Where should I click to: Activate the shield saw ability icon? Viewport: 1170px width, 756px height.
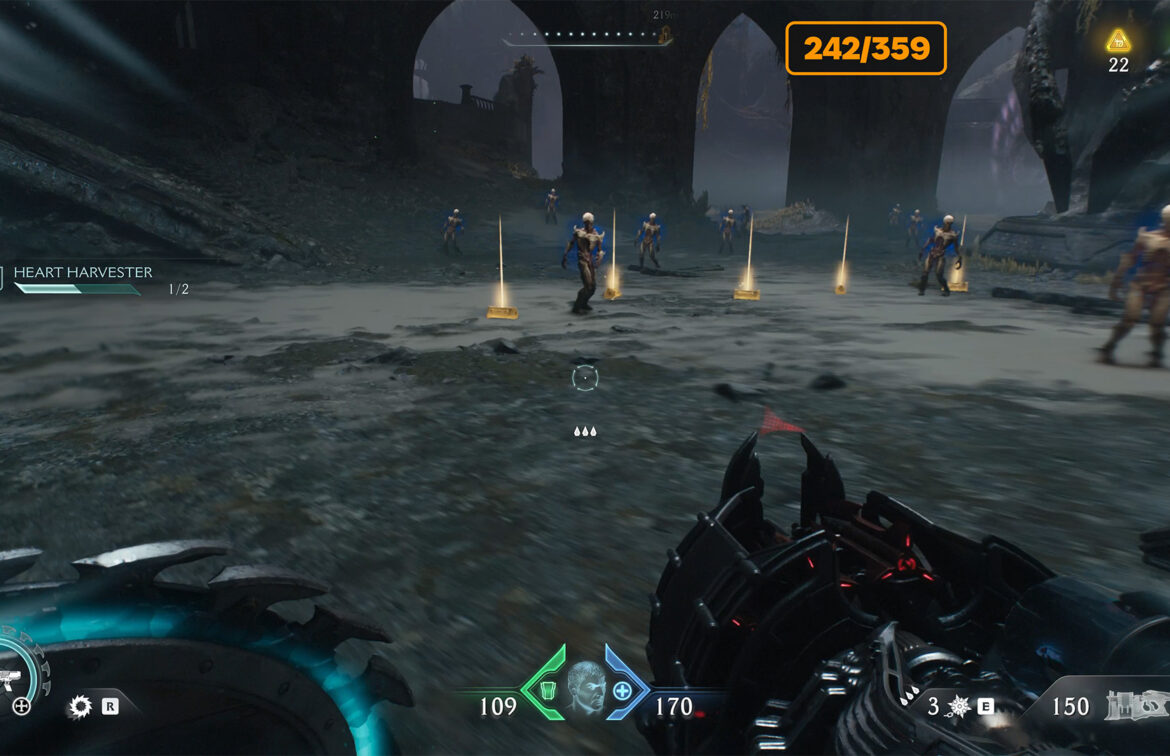tap(80, 707)
